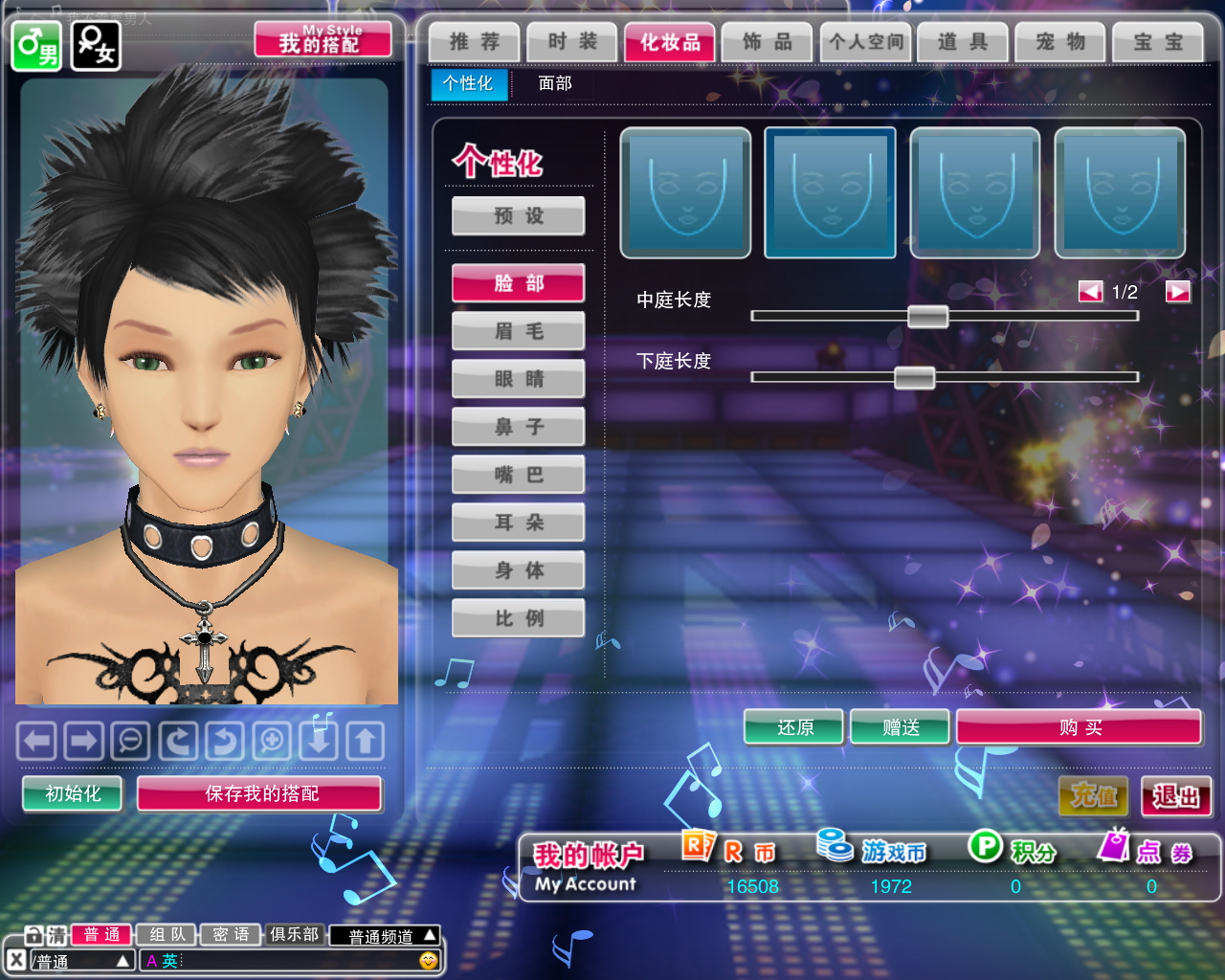Choose the 鼻子 nose category

tap(519, 427)
